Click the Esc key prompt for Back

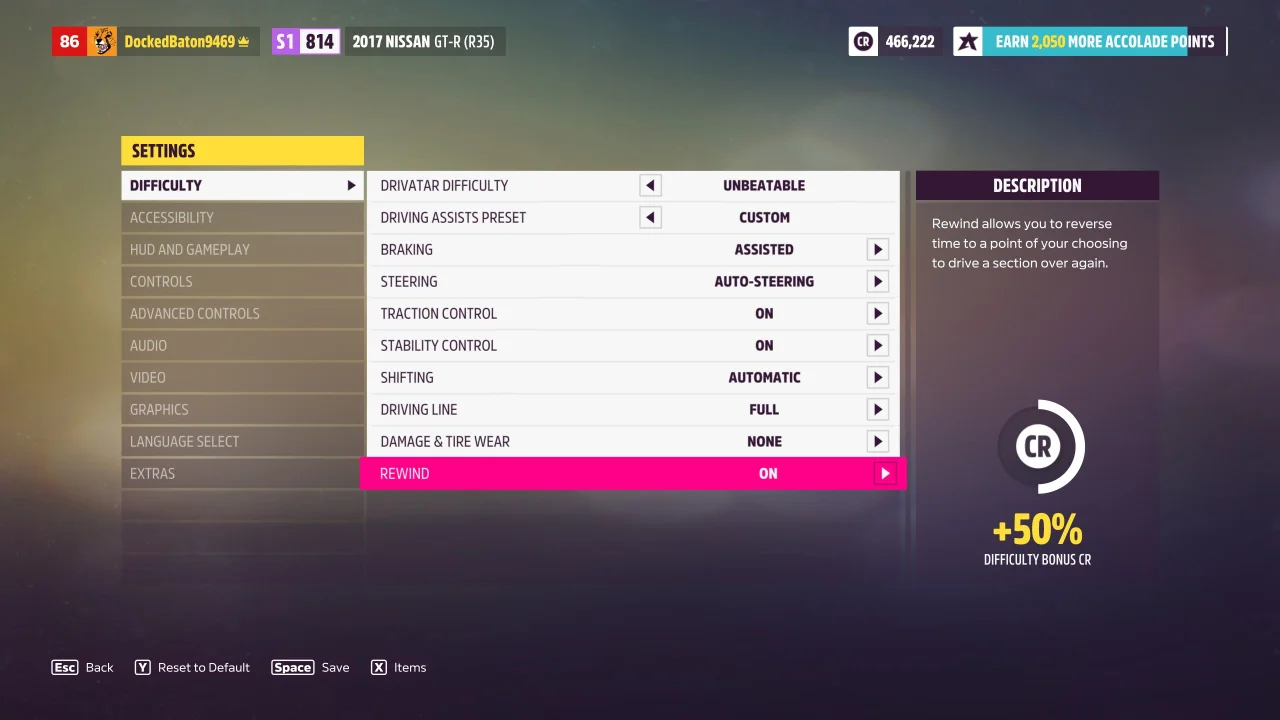point(64,667)
